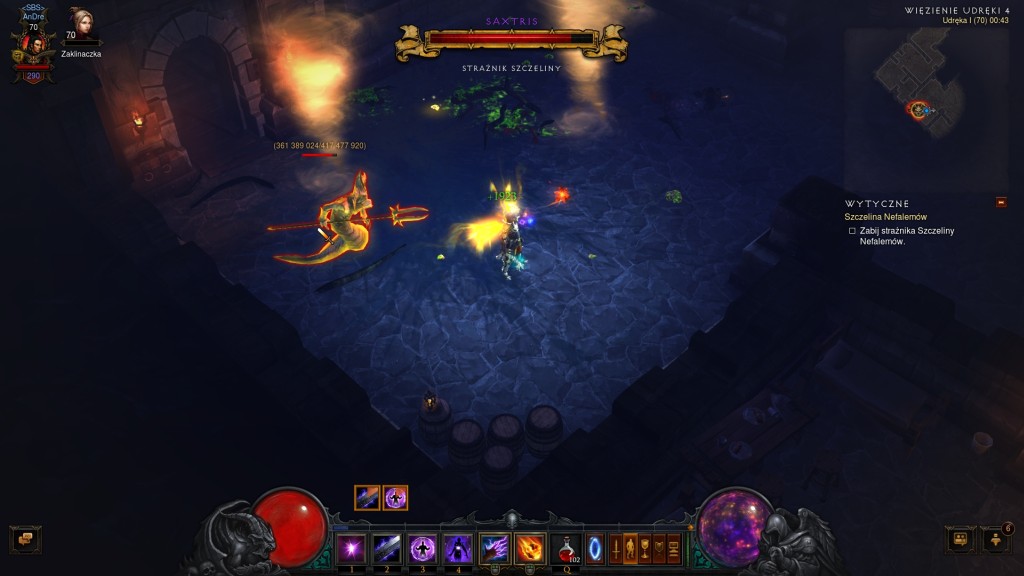1024x576 pixels.
Task: Open the goblet icon menu button
Action: point(645,549)
